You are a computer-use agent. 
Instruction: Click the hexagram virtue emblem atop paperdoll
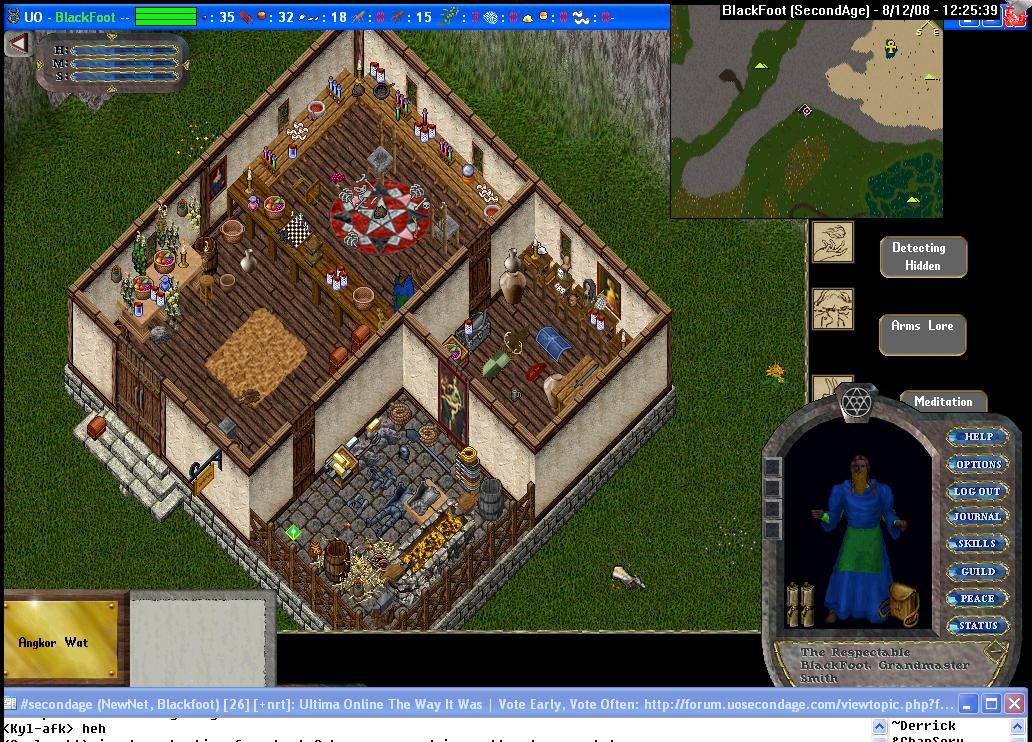[x=856, y=402]
